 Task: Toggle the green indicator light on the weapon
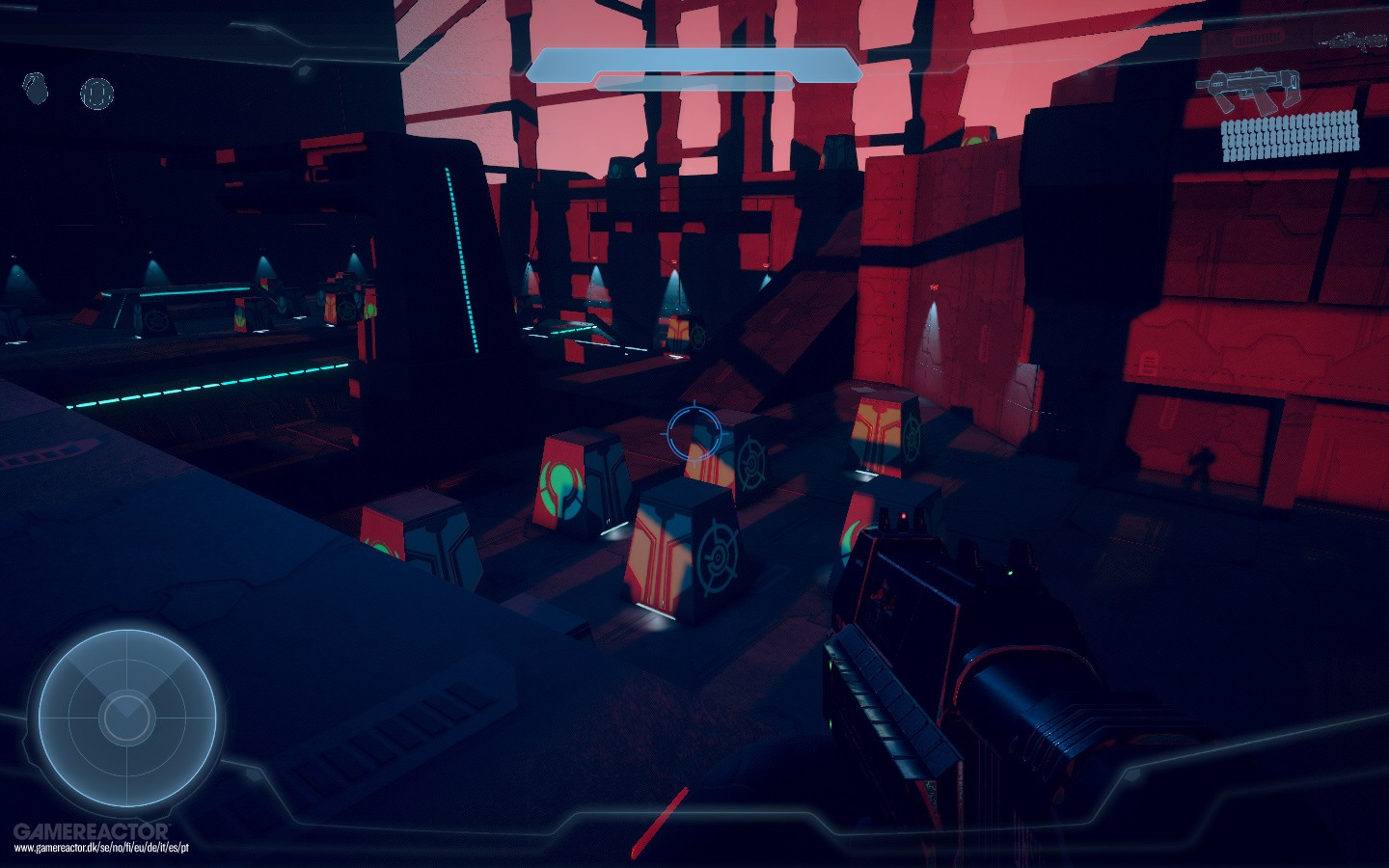(1009, 572)
